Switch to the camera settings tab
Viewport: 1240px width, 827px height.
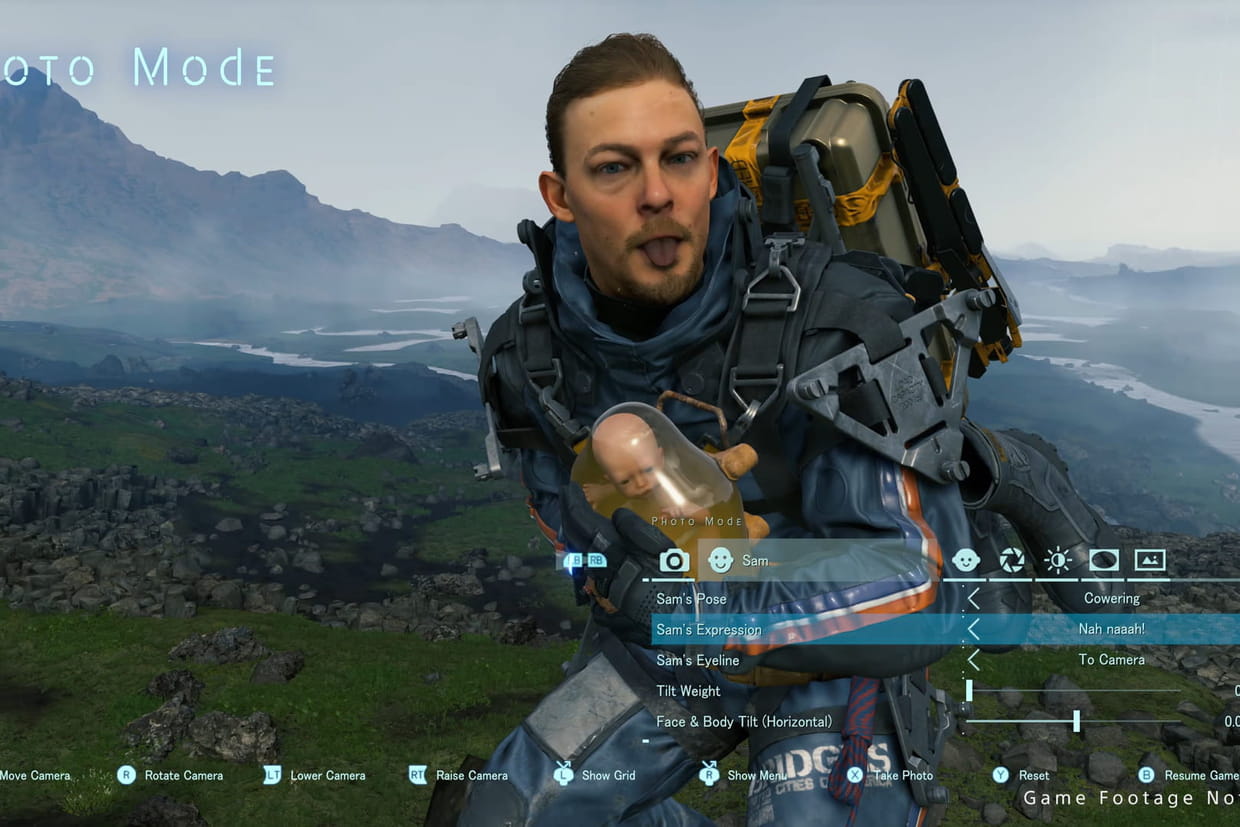click(x=674, y=561)
